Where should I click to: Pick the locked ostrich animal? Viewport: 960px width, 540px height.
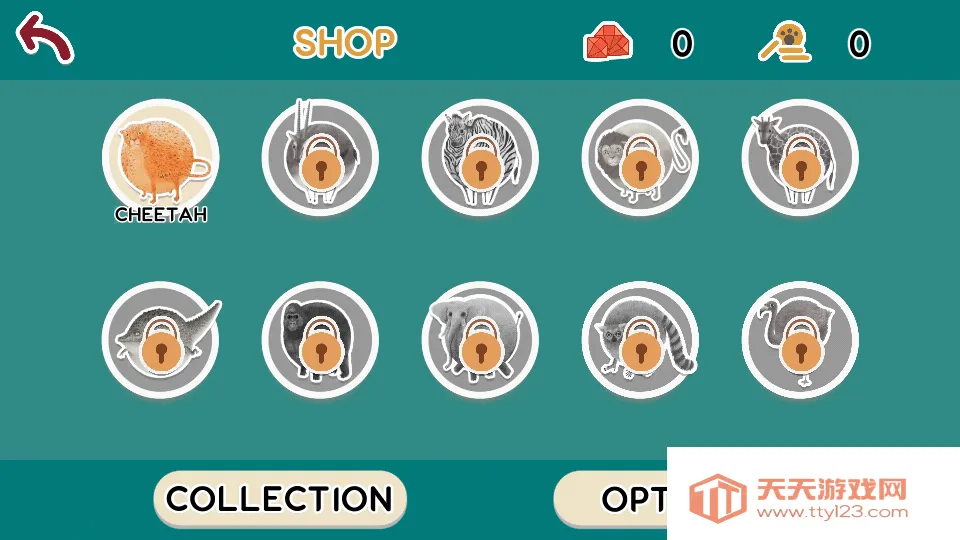800,340
